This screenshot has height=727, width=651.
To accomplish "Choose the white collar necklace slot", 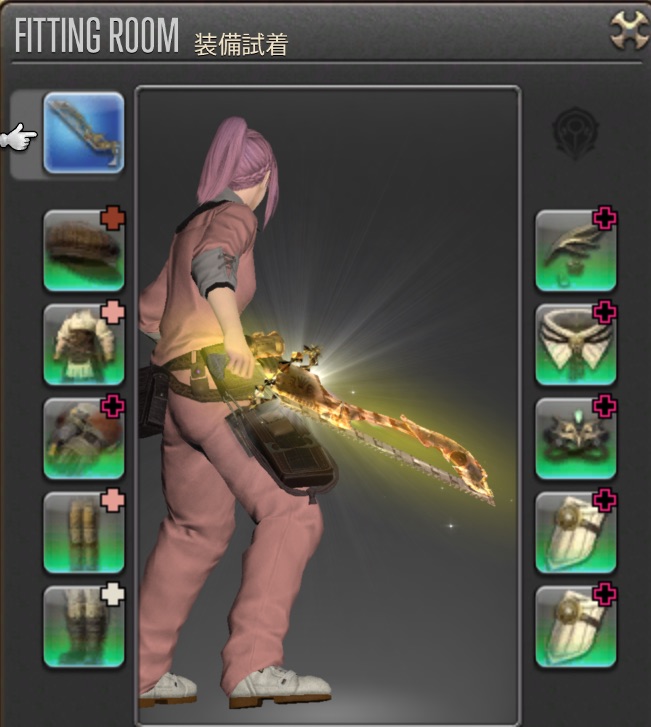I will [576, 345].
